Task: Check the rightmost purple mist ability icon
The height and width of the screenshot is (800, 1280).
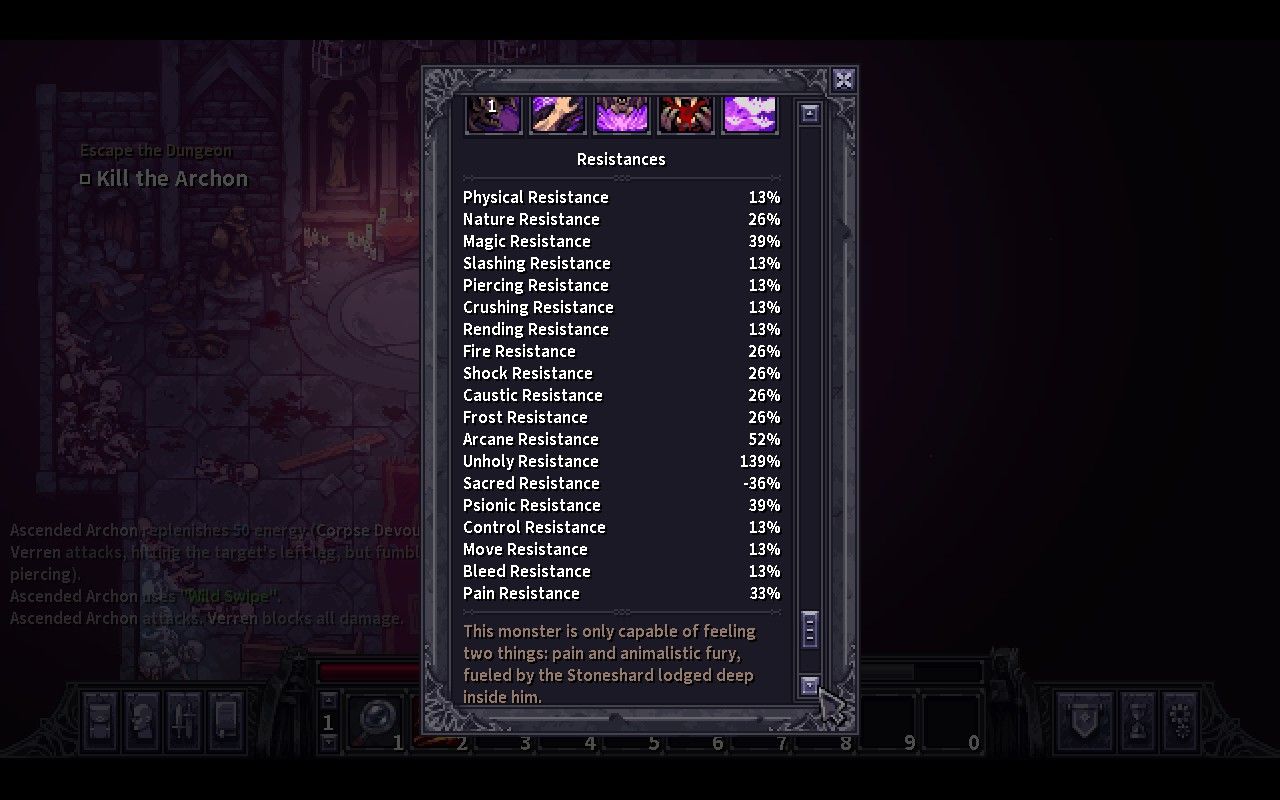Action: [750, 113]
